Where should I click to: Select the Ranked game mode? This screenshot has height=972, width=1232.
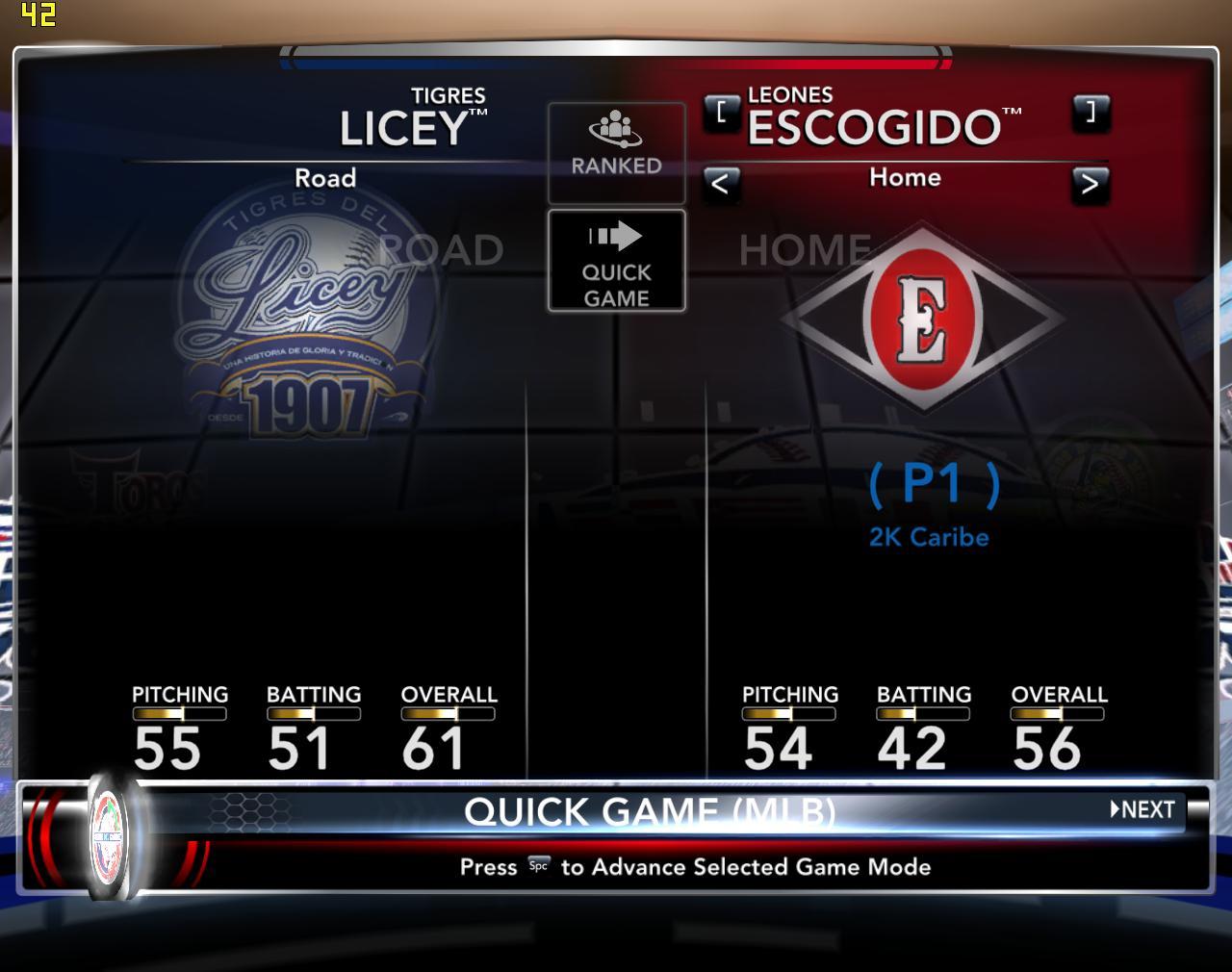(616, 151)
